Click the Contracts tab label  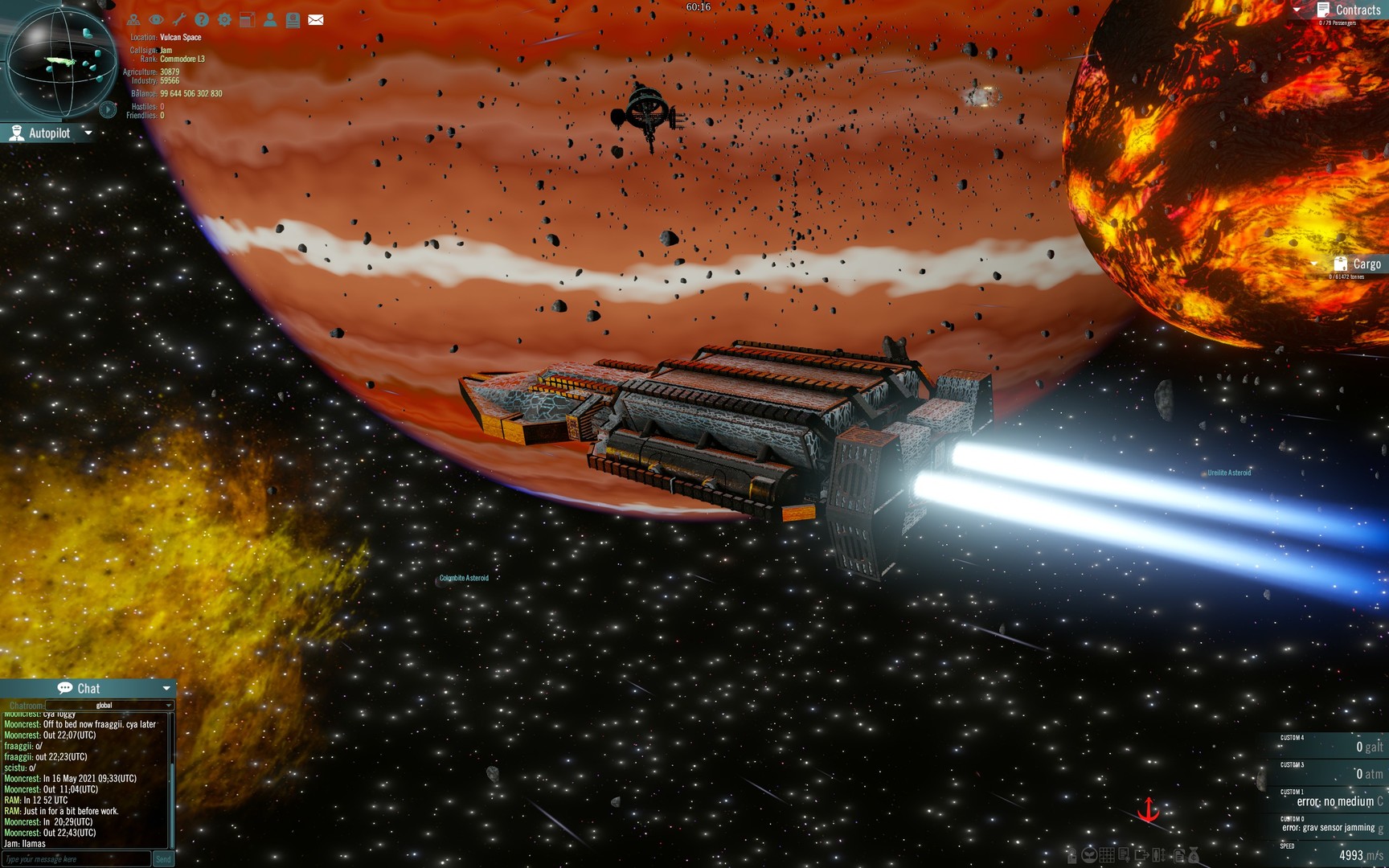tap(1358, 10)
